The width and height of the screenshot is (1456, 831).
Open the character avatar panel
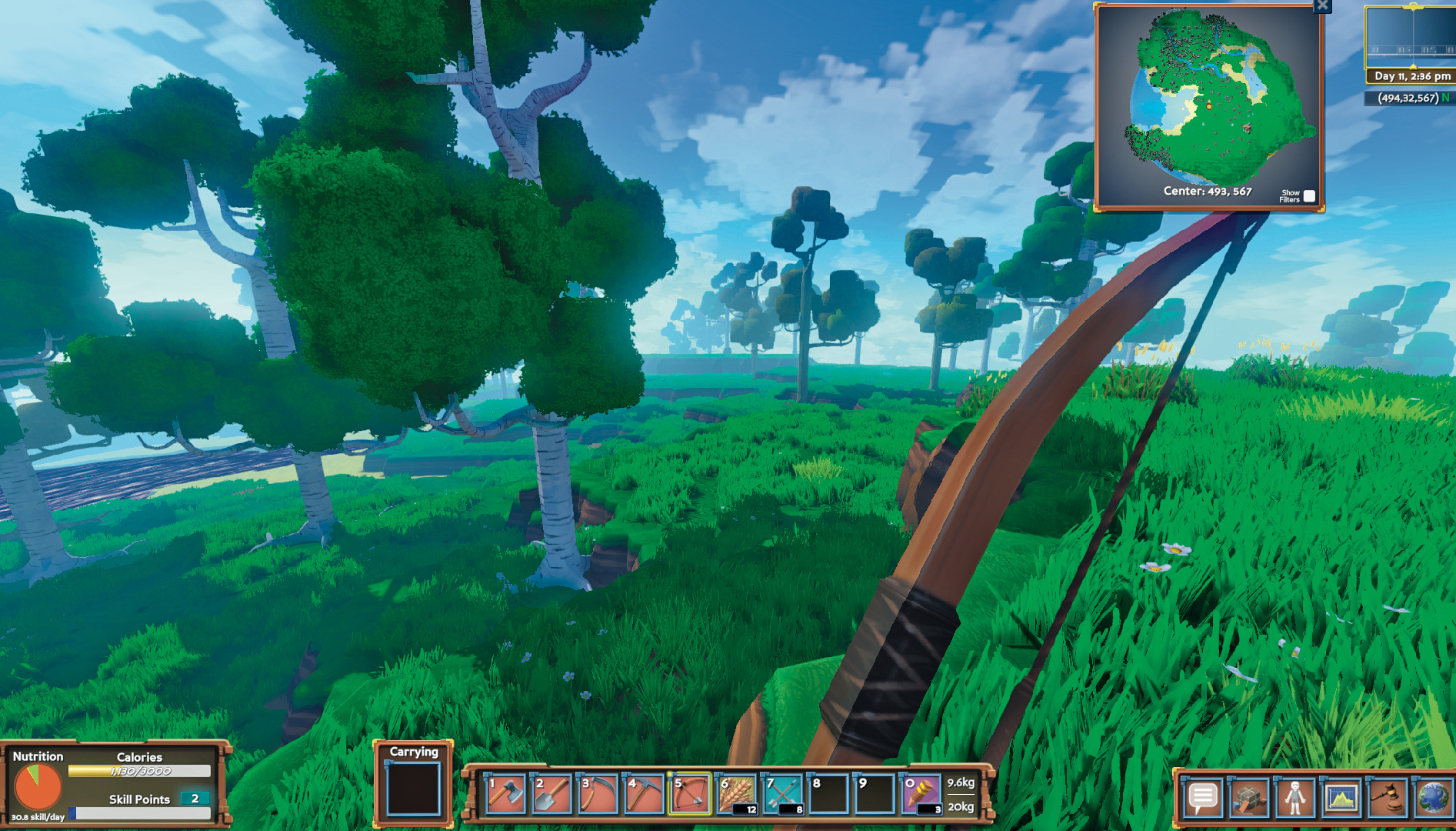1295,798
